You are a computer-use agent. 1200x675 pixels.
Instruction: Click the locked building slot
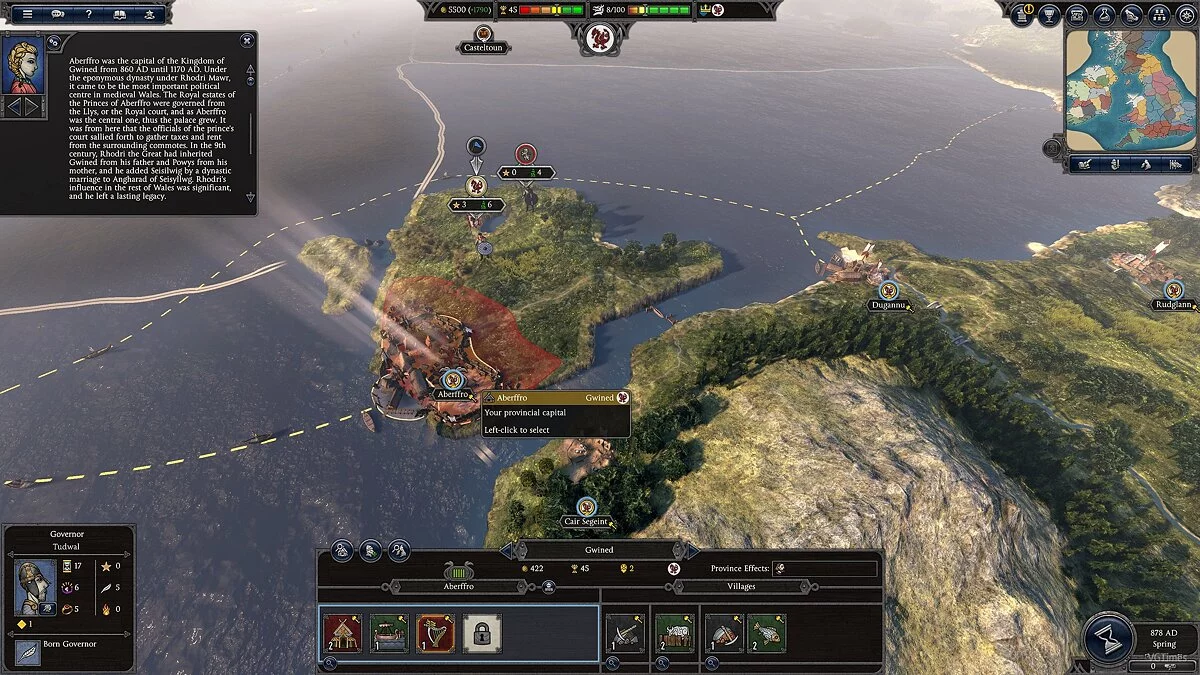482,633
